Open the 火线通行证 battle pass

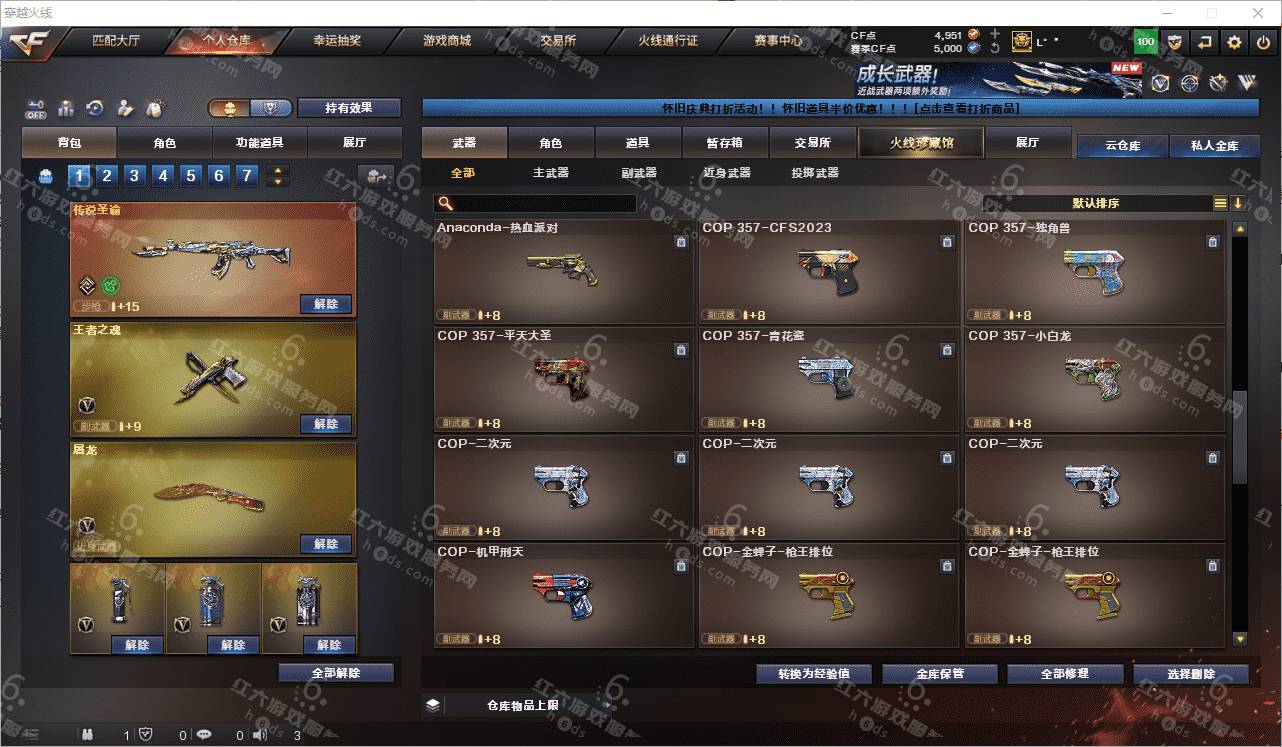668,41
